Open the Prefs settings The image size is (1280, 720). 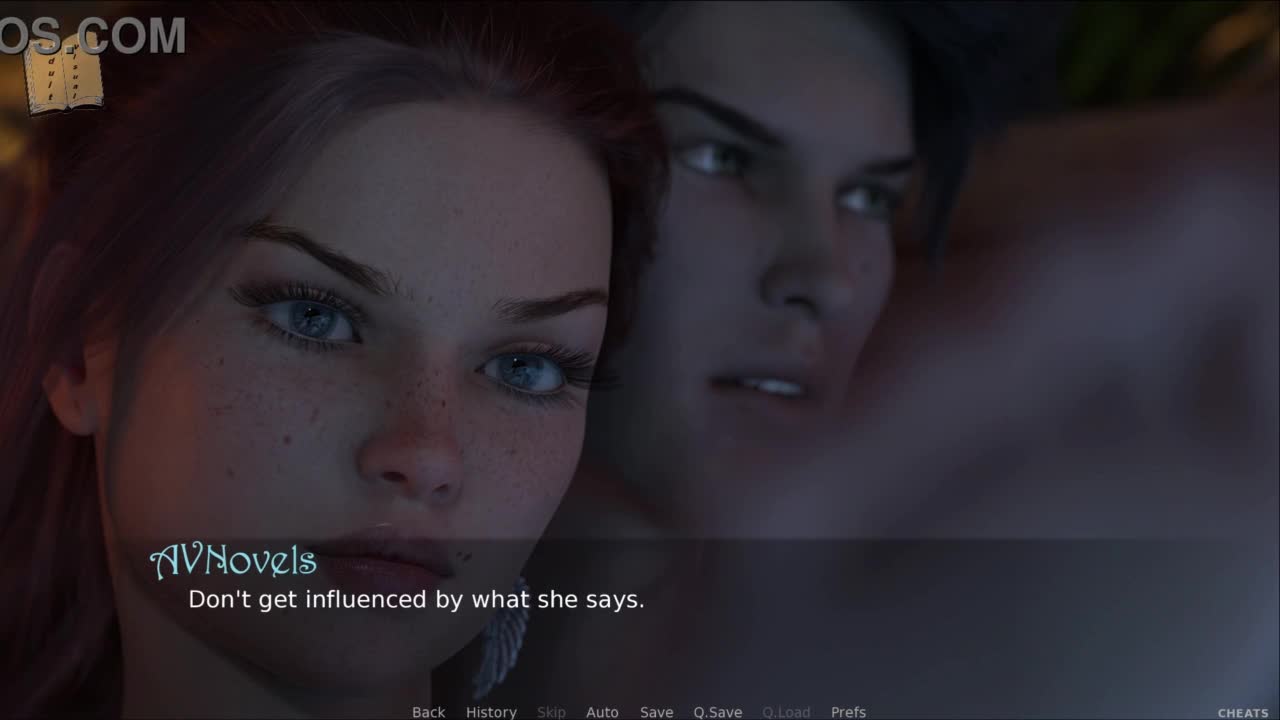tap(848, 712)
